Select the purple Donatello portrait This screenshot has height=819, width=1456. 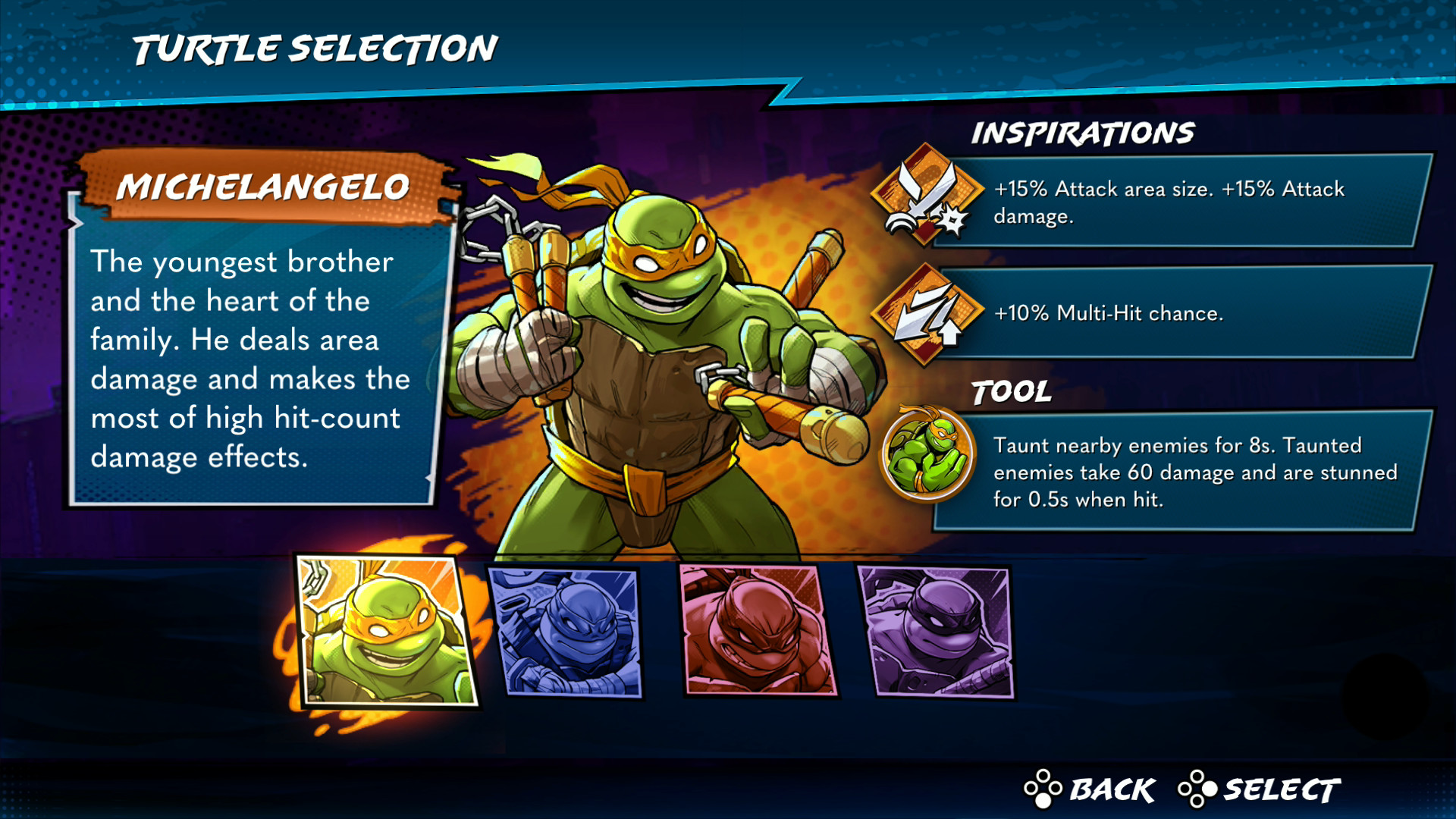coord(937,632)
